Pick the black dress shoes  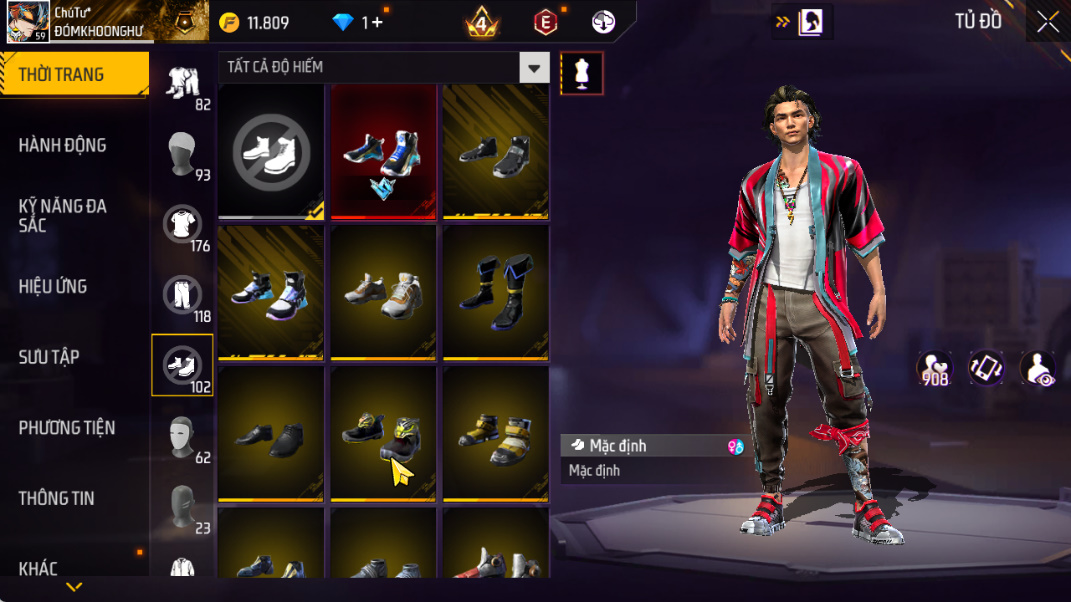click(271, 433)
